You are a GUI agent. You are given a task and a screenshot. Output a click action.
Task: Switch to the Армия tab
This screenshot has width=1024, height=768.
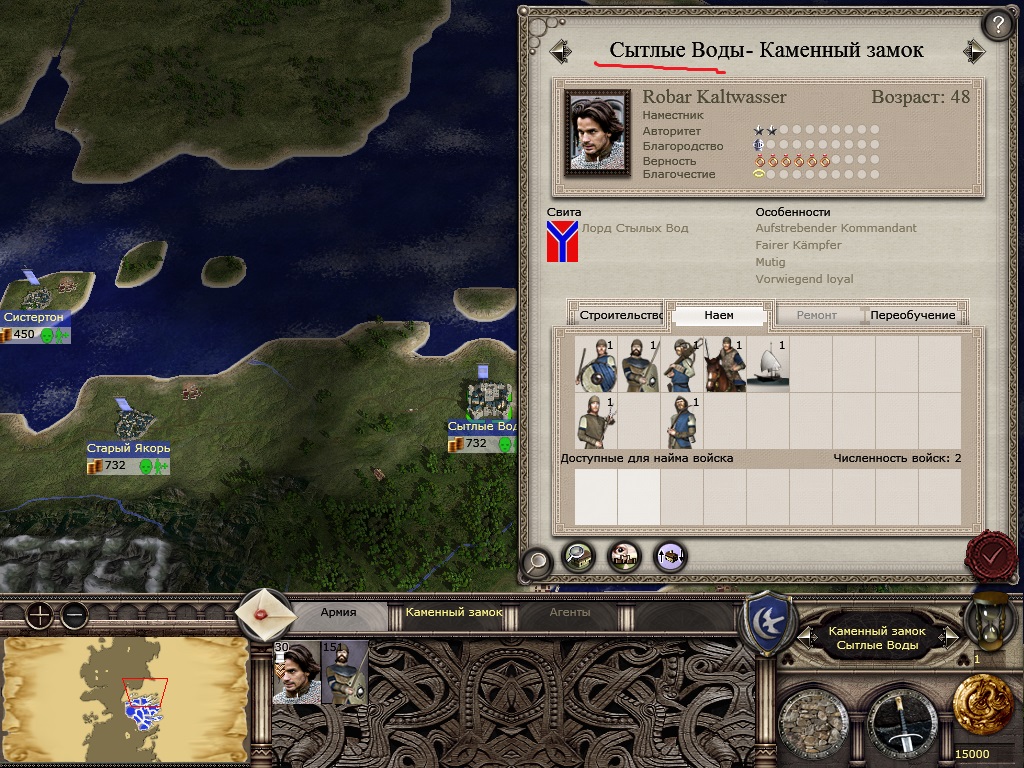[338, 612]
